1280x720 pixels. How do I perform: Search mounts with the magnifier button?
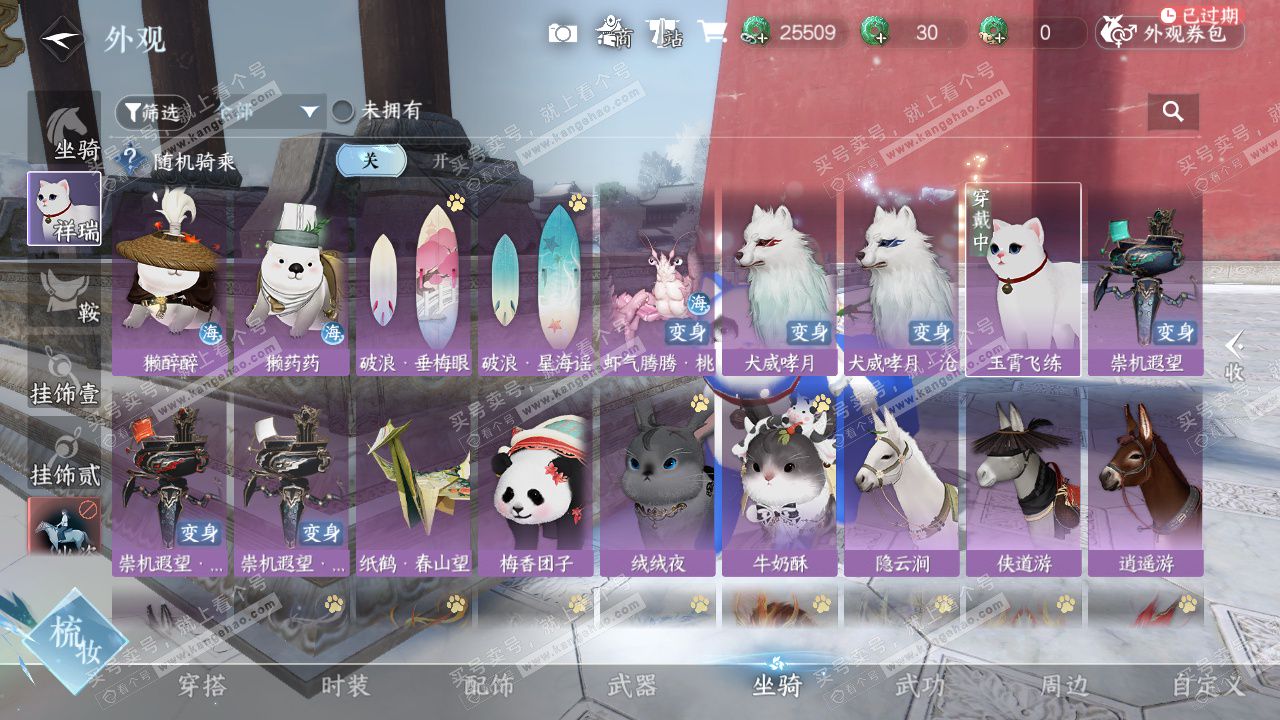(1173, 111)
